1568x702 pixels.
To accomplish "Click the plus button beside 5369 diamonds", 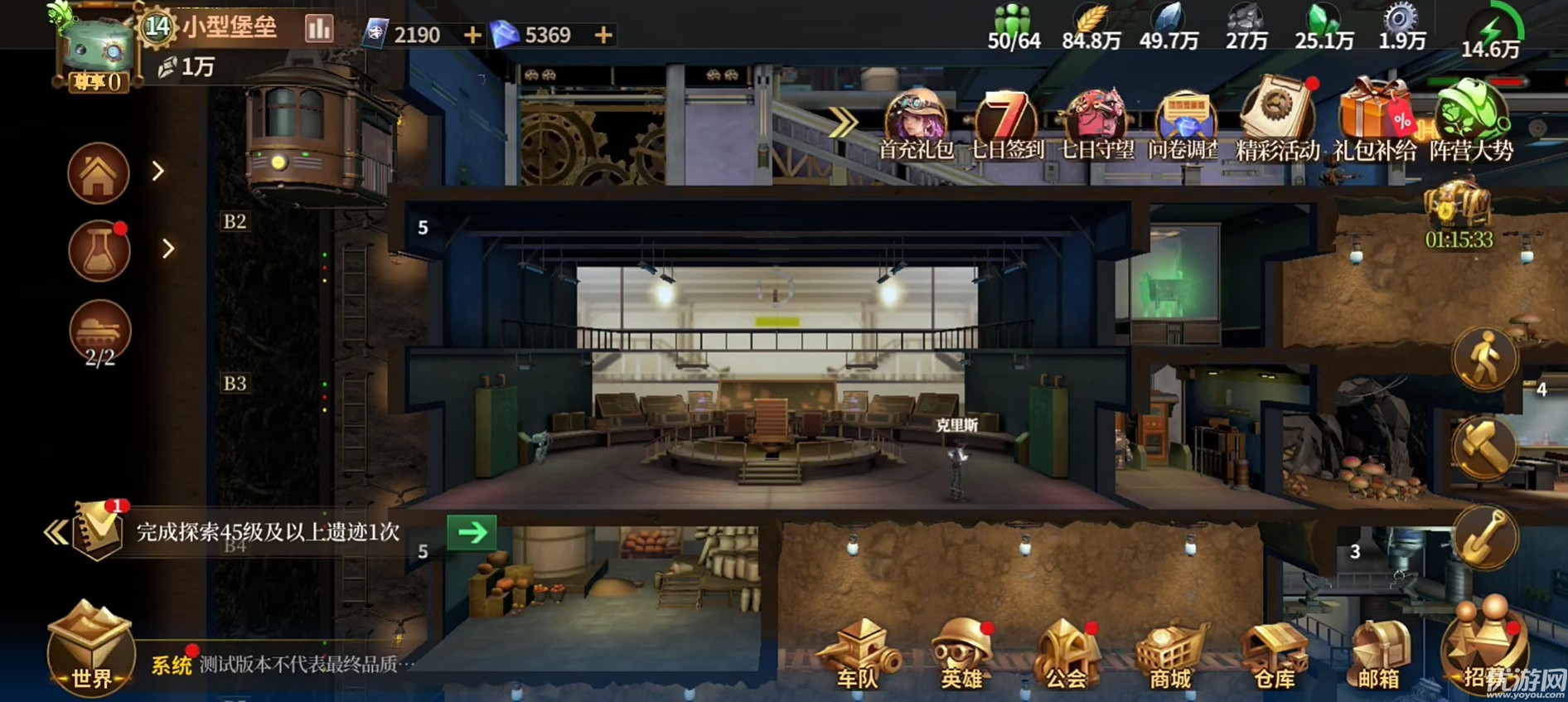I will (x=603, y=35).
